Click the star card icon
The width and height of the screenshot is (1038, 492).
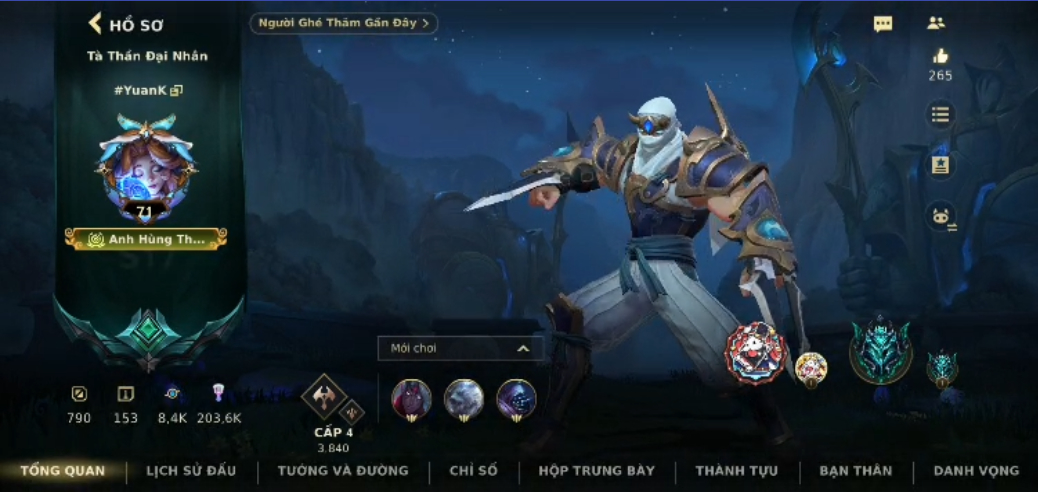pos(940,165)
